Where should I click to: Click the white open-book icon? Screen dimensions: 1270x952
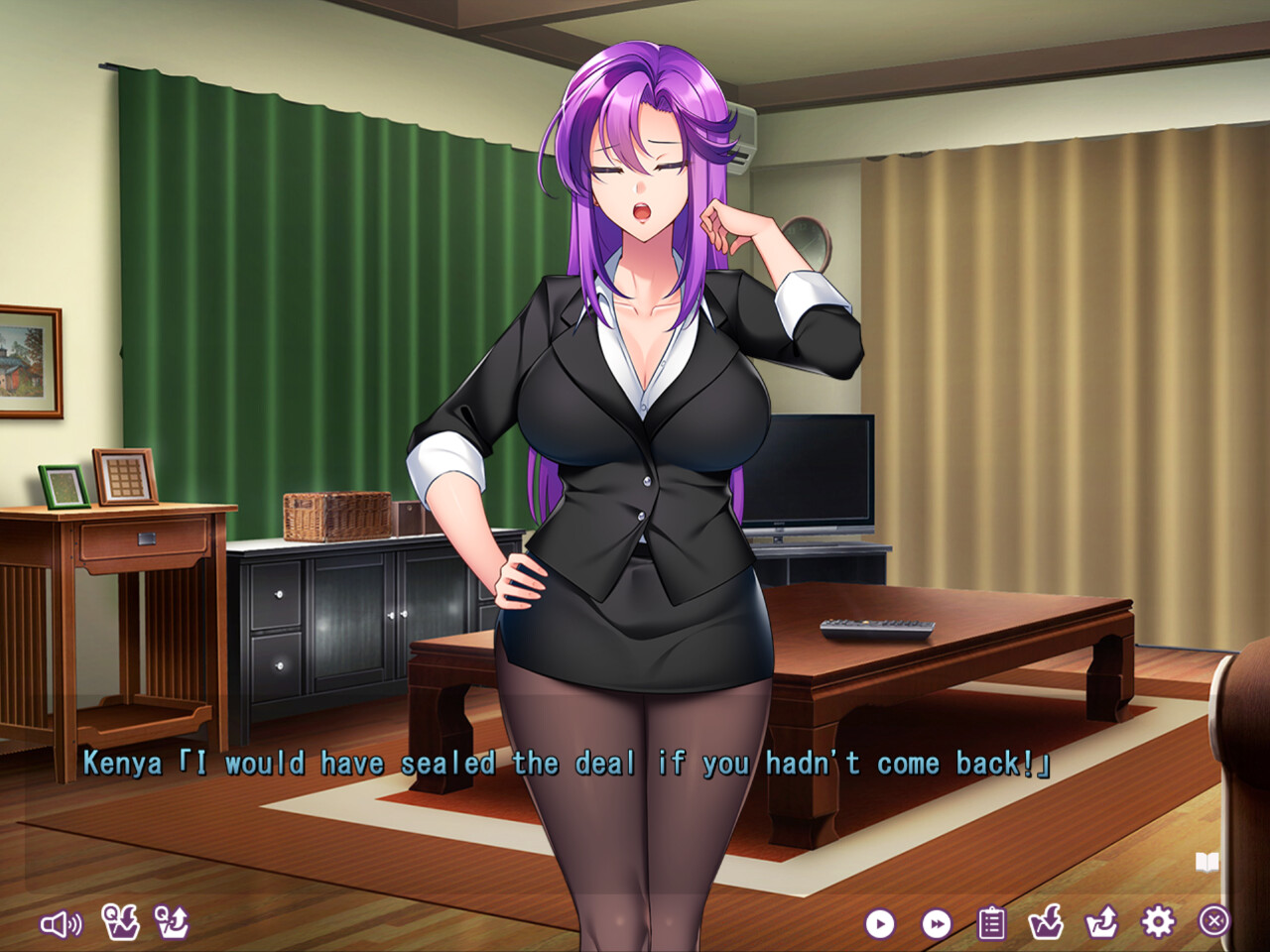coord(1206,862)
